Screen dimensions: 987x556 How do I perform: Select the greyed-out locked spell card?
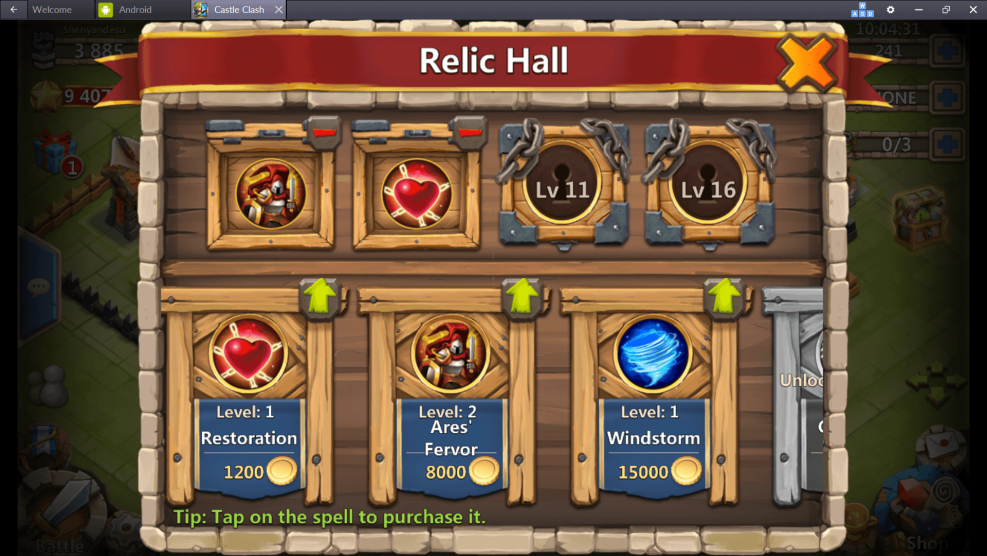coord(800,400)
